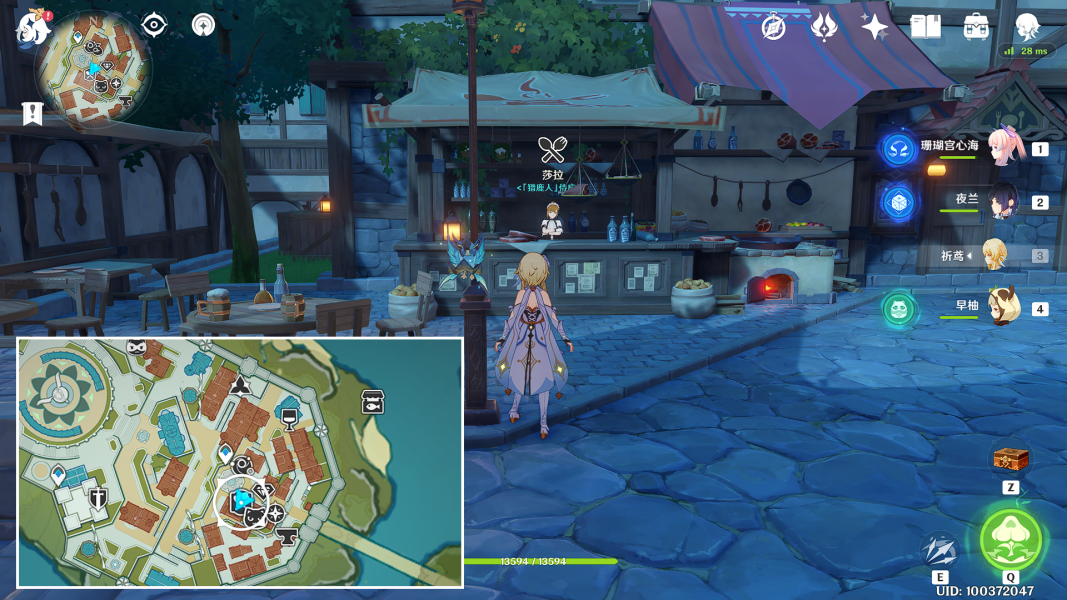This screenshot has width=1067, height=600.
Task: Click the fish shop marker on map
Action: pyautogui.click(x=374, y=402)
